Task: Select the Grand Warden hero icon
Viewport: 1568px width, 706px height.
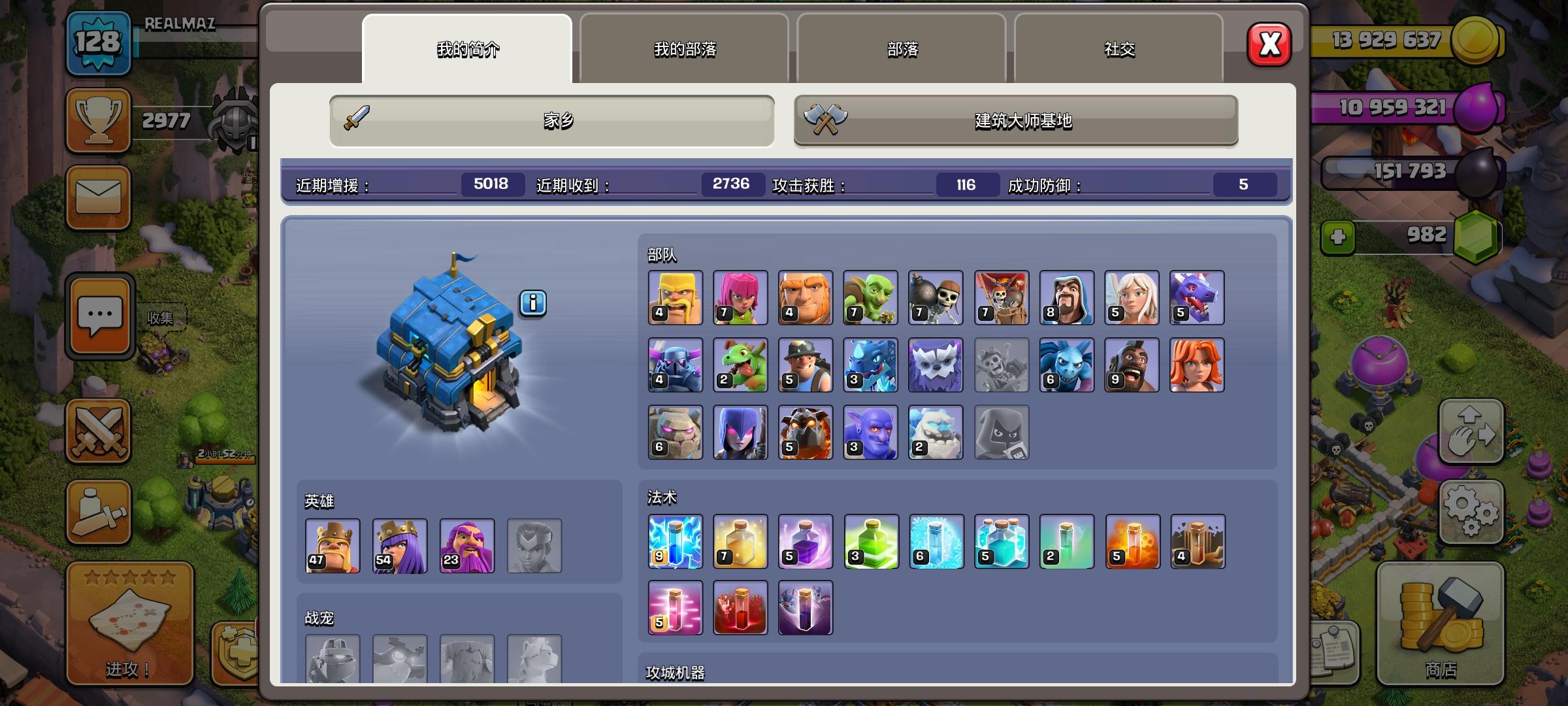Action: coord(466,545)
